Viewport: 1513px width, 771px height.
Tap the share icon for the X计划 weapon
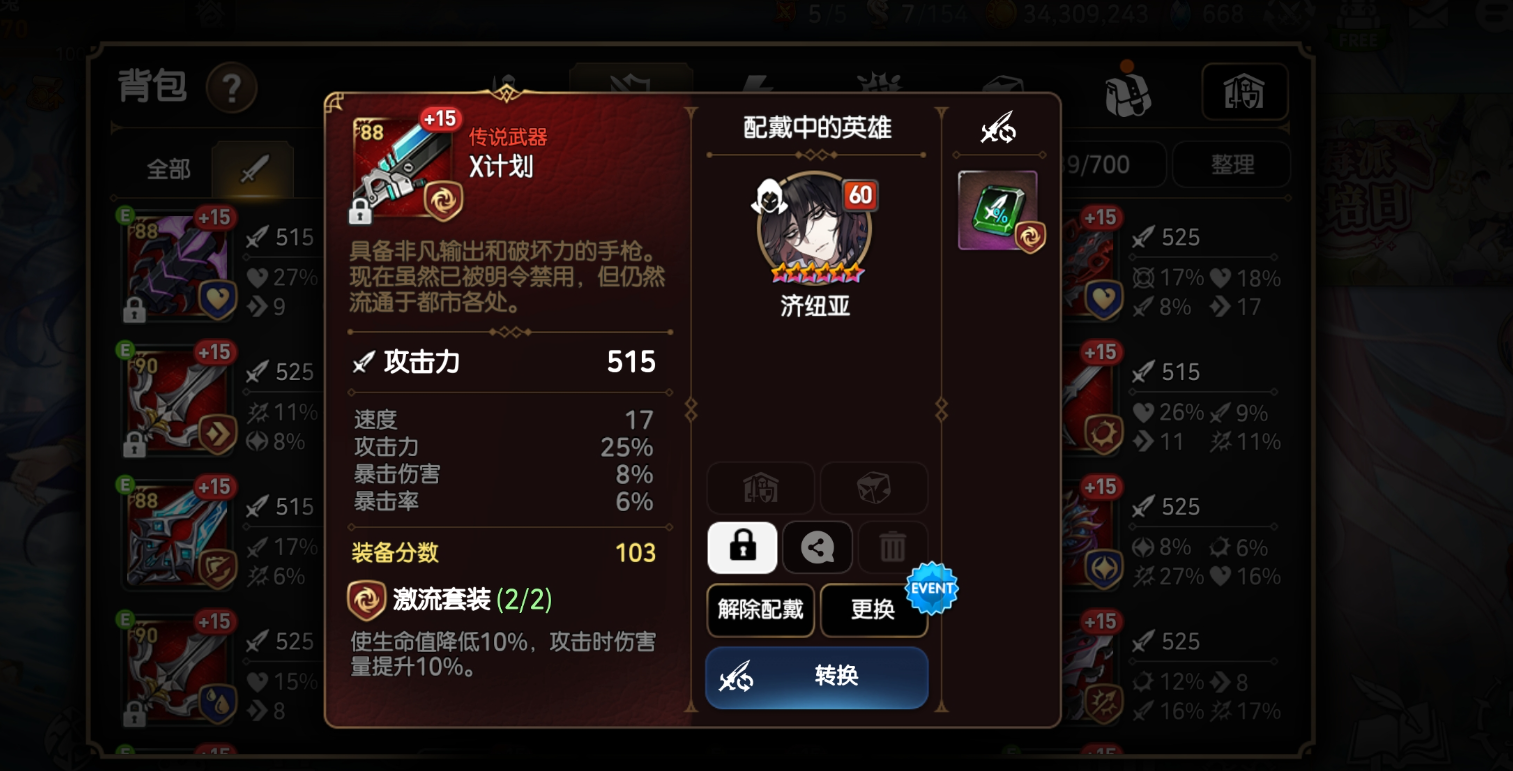(x=817, y=547)
